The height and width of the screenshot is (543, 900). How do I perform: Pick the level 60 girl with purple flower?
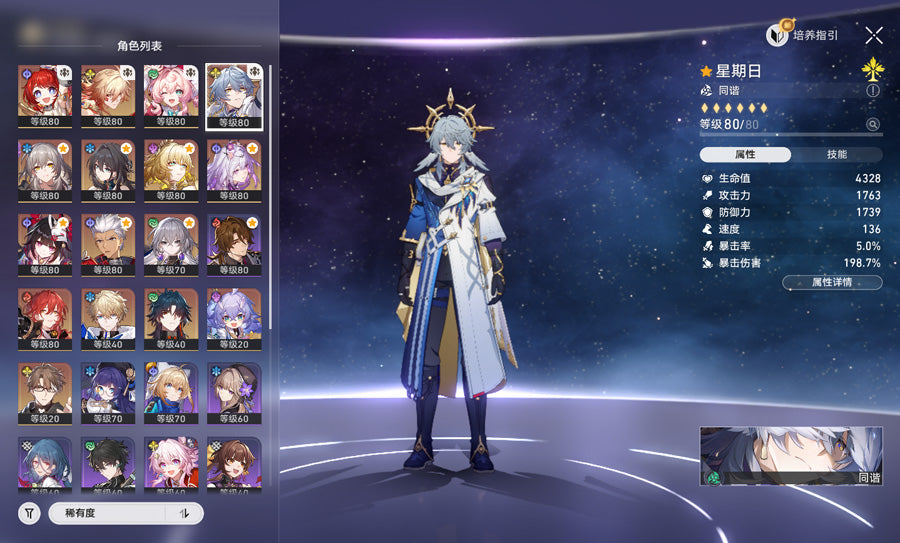tap(234, 393)
